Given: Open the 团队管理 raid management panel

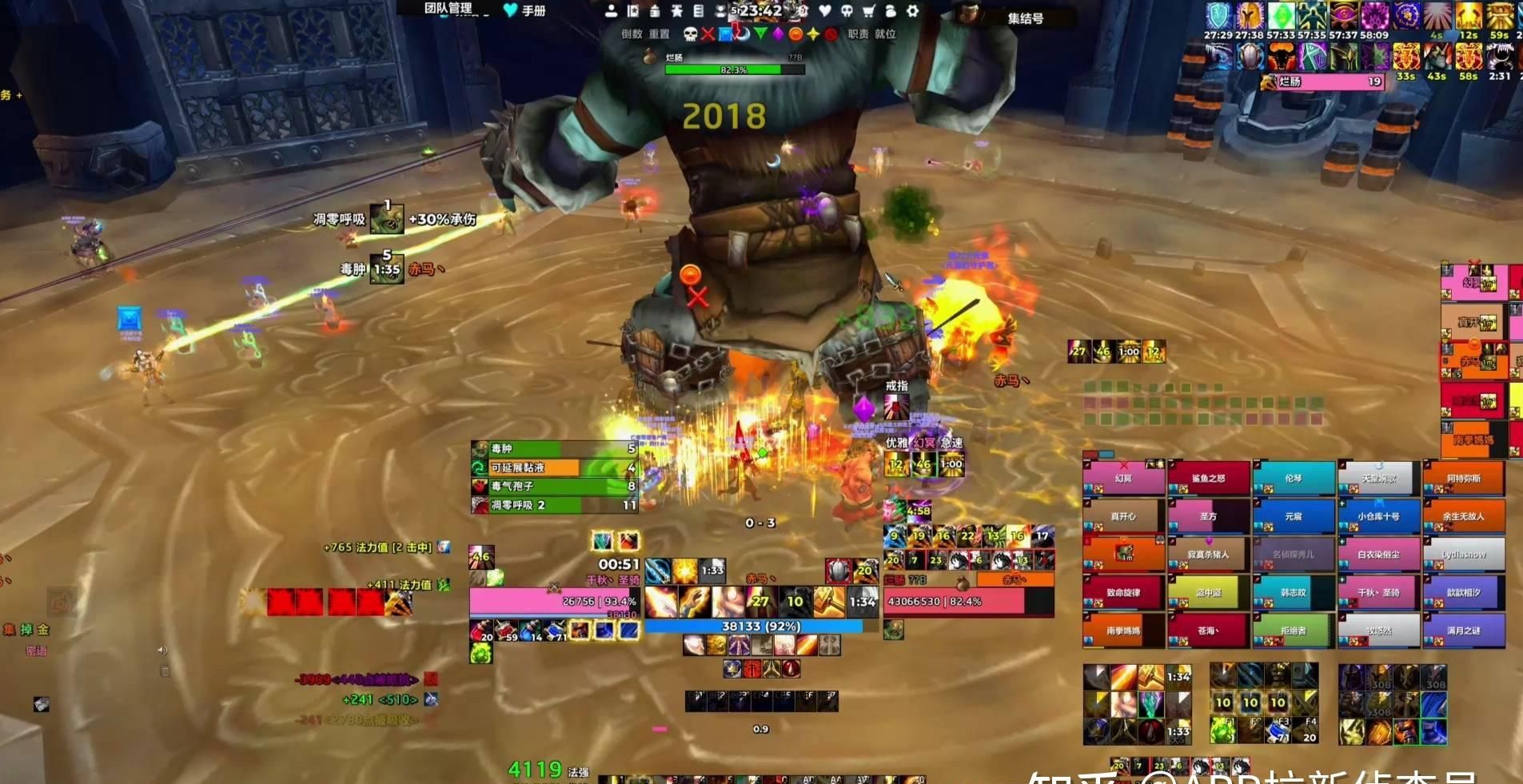Looking at the screenshot, I should pos(448,9).
